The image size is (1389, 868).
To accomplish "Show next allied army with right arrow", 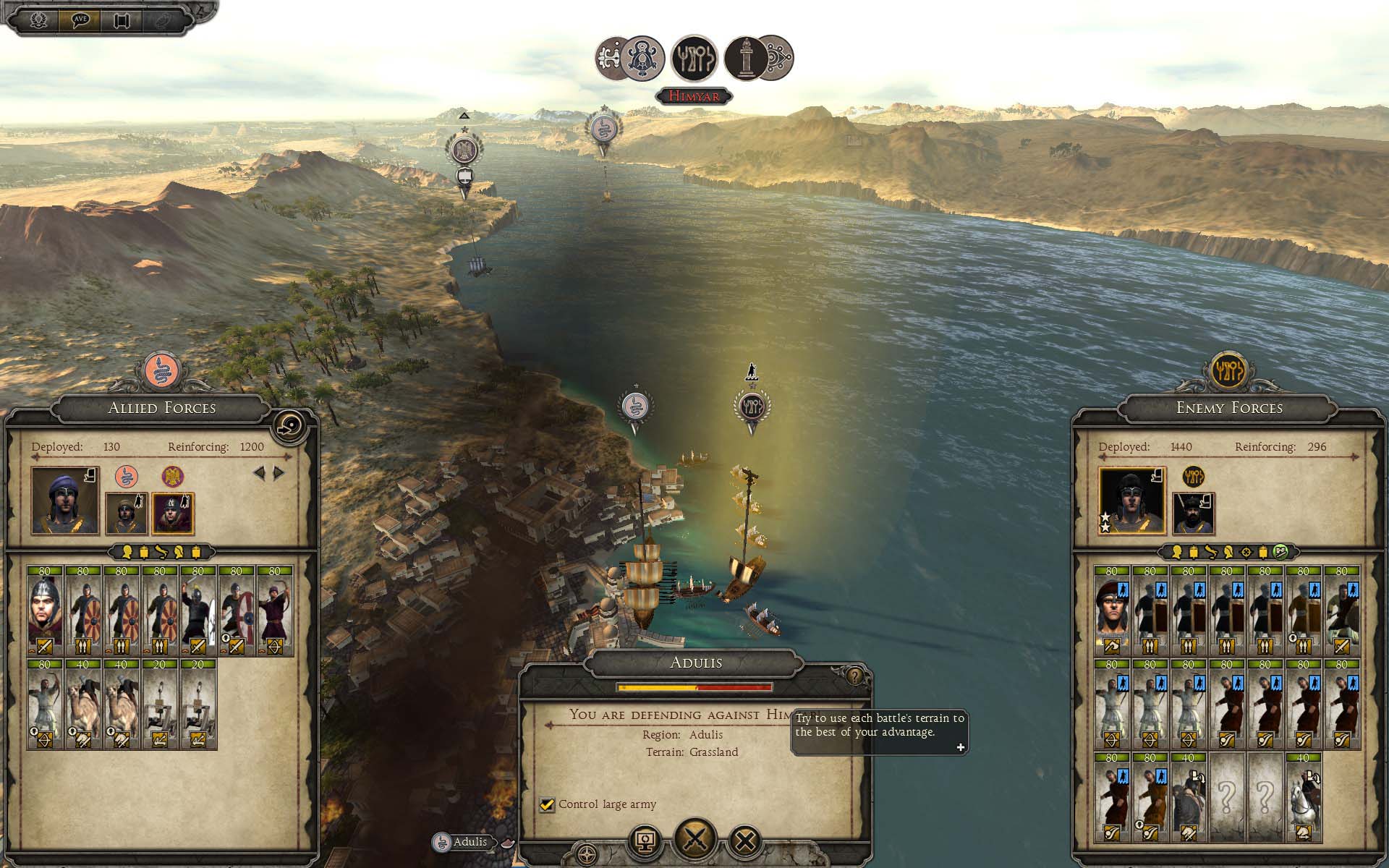I will click(x=279, y=473).
